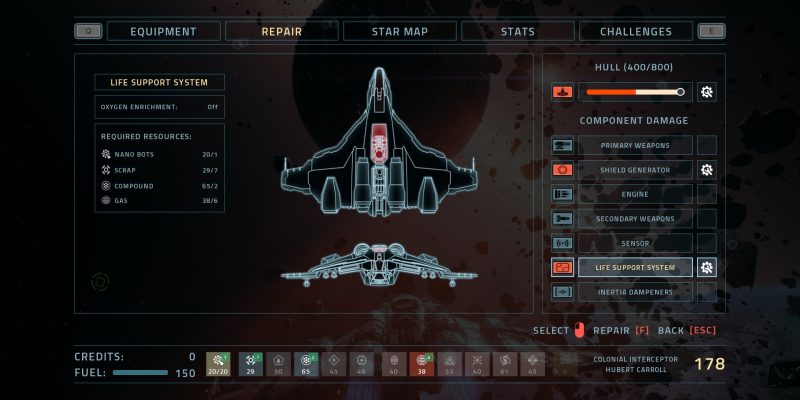Open the Repair tab

click(281, 31)
